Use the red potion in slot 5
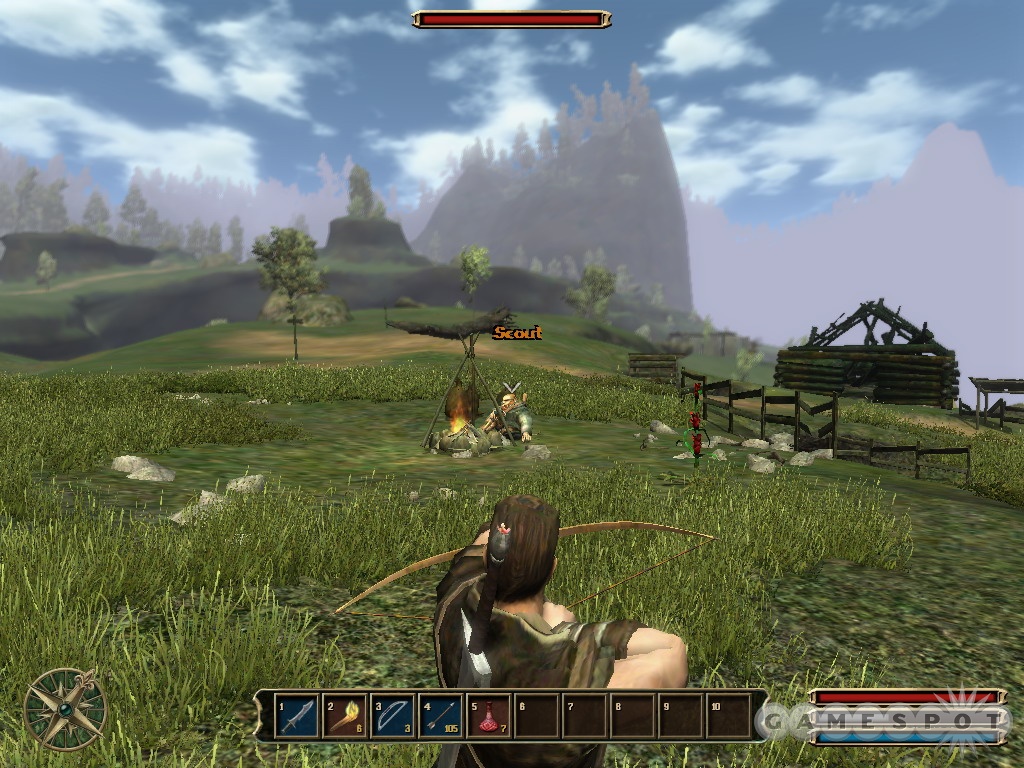Image resolution: width=1024 pixels, height=768 pixels. tap(489, 716)
